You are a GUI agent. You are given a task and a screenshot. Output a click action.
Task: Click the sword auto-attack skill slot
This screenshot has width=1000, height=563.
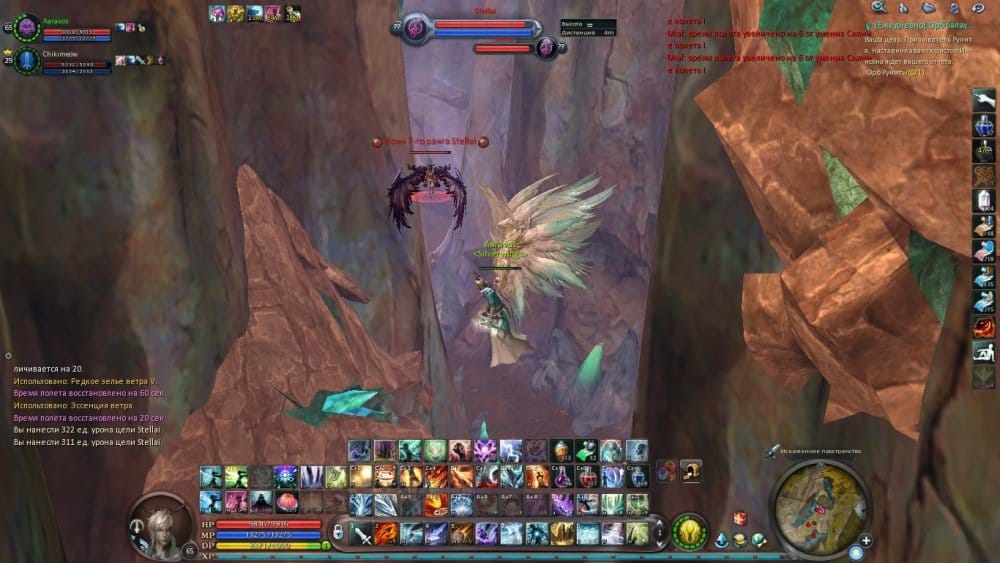(x=362, y=533)
